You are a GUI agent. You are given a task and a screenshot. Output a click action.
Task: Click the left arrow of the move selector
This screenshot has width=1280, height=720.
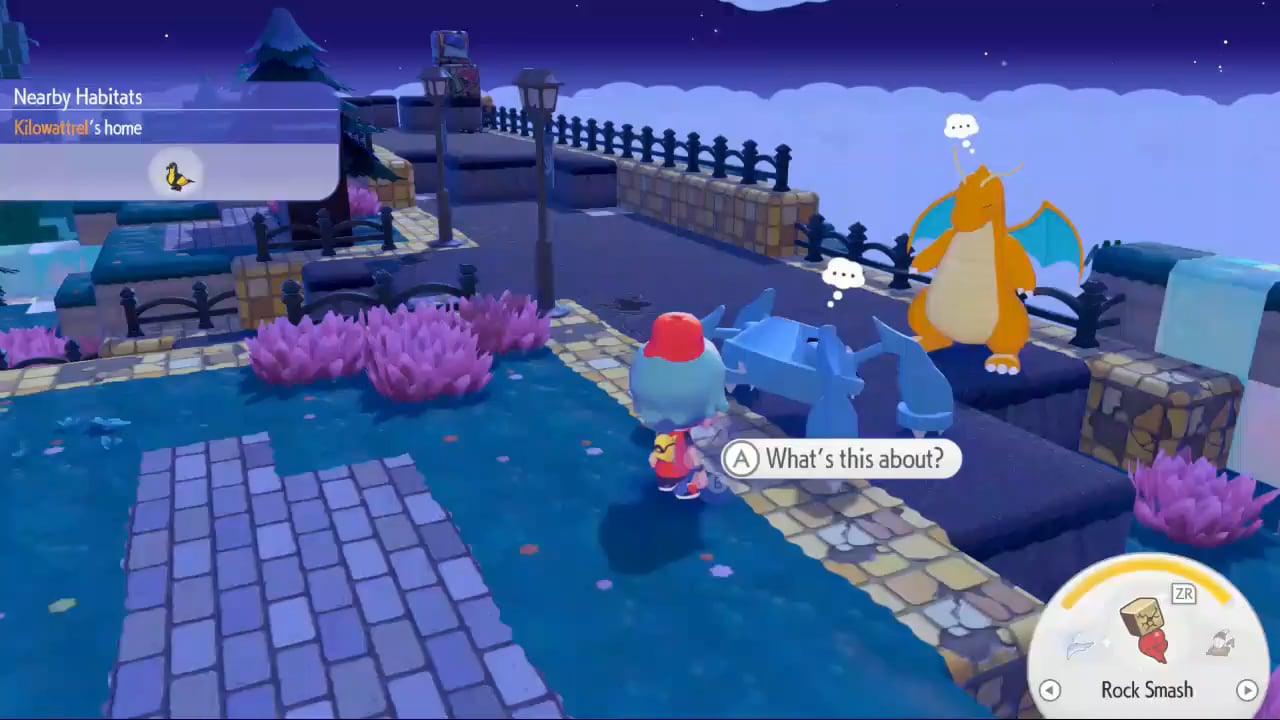click(x=1049, y=690)
